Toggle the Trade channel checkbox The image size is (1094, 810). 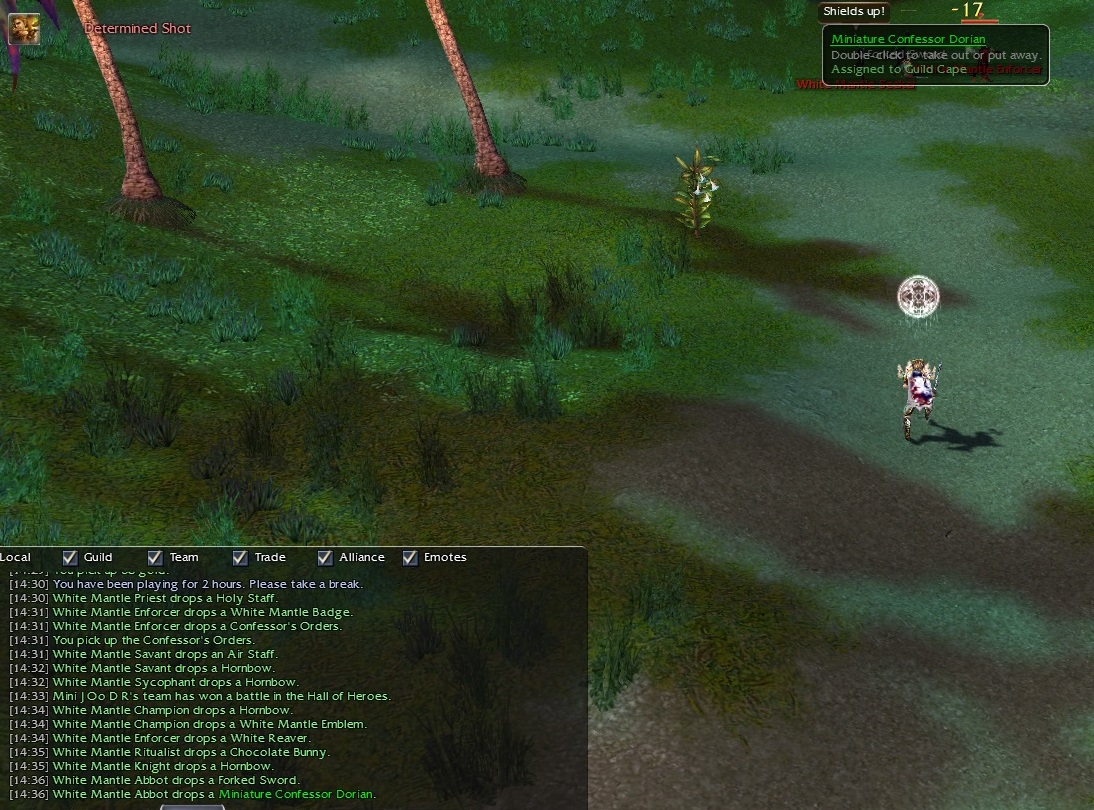tap(240, 558)
